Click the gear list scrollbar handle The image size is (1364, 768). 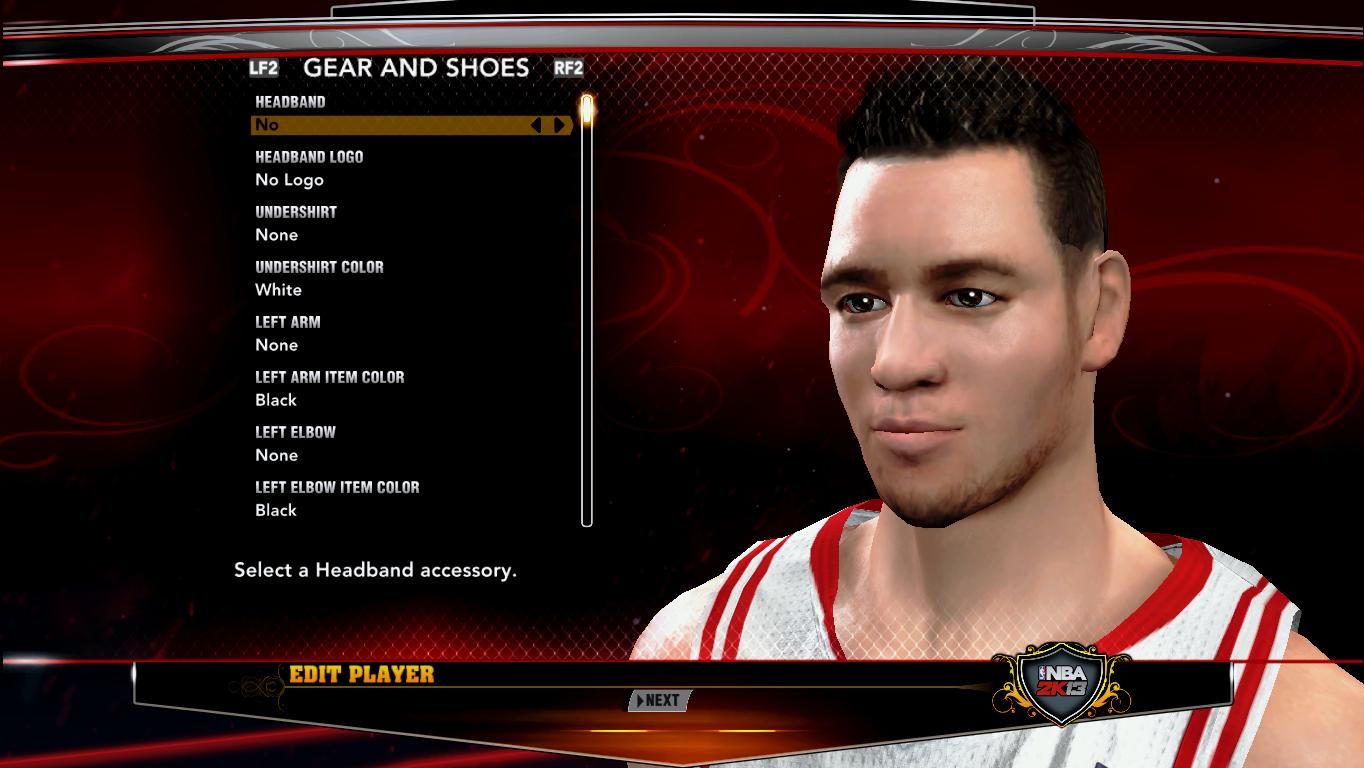pos(587,109)
